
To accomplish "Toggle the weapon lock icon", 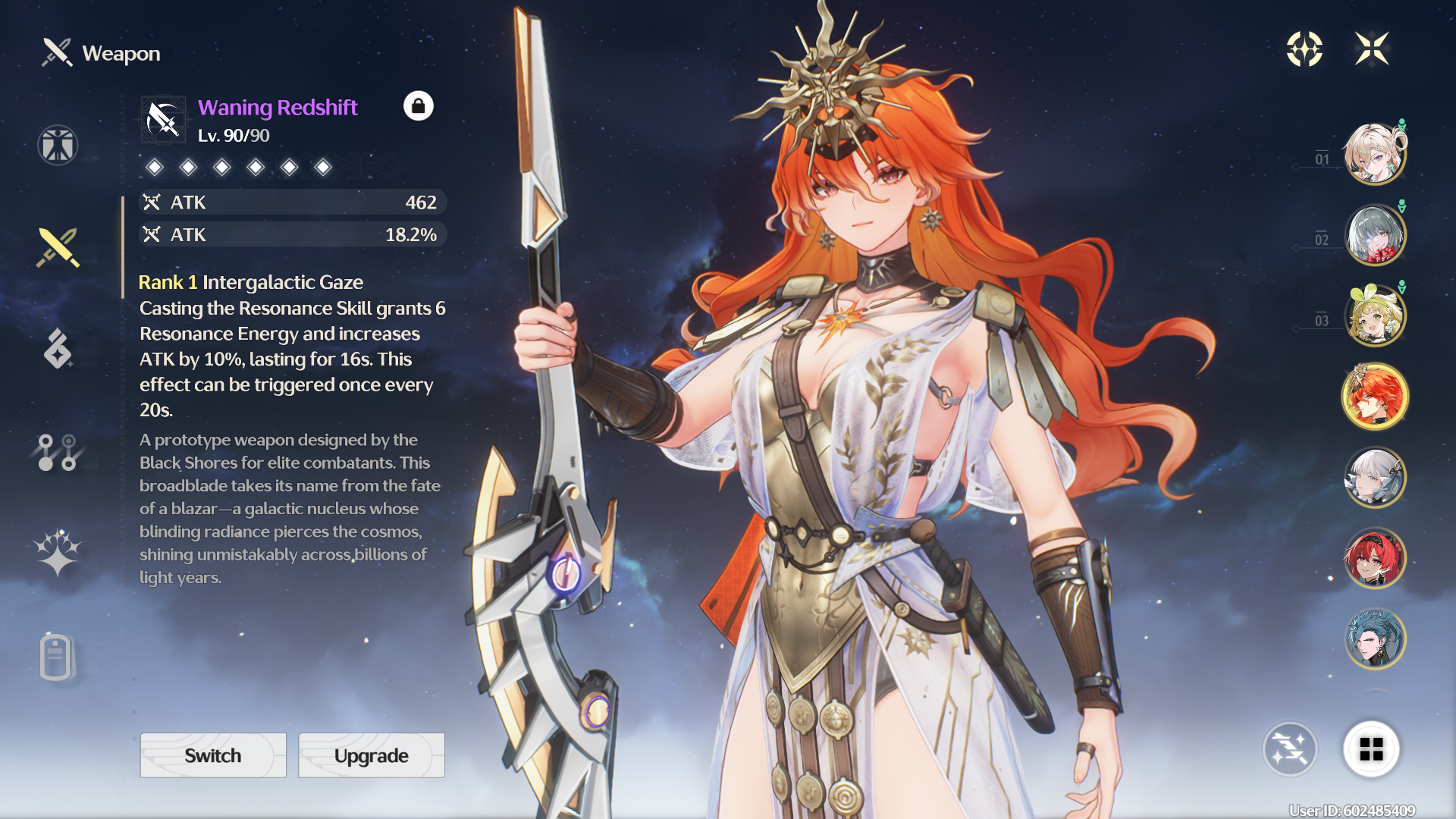I will click(x=418, y=106).
